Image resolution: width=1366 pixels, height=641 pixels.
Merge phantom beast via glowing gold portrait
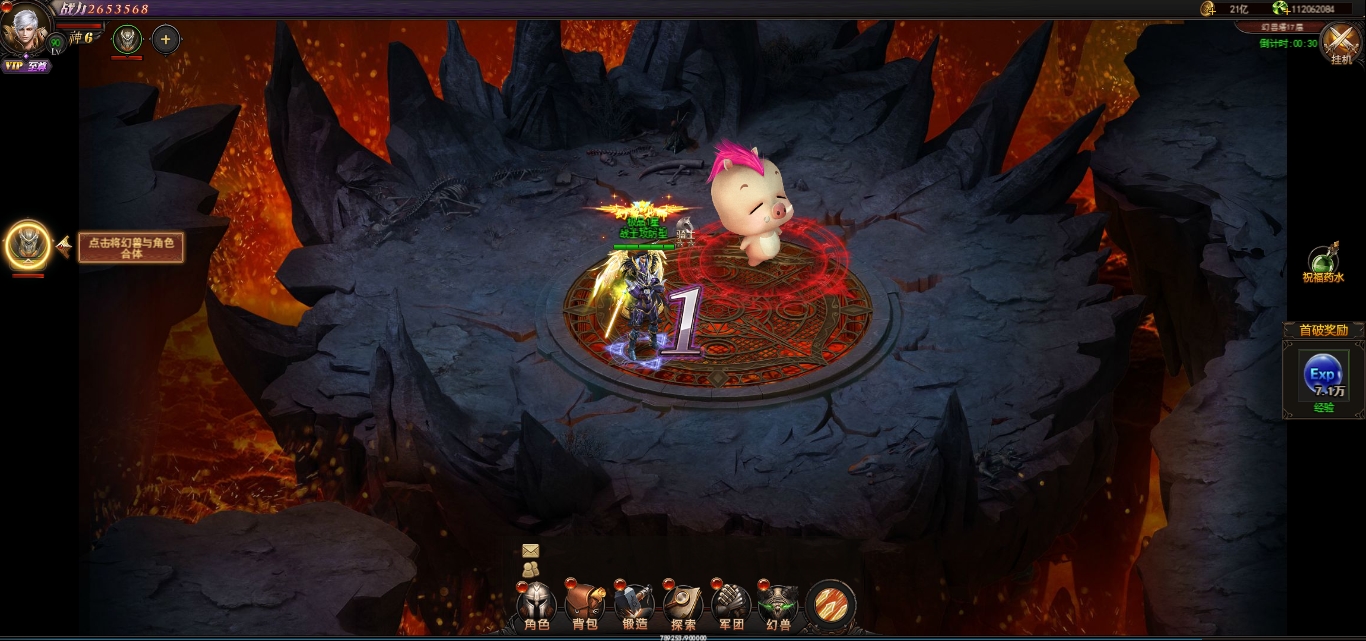pos(27,244)
